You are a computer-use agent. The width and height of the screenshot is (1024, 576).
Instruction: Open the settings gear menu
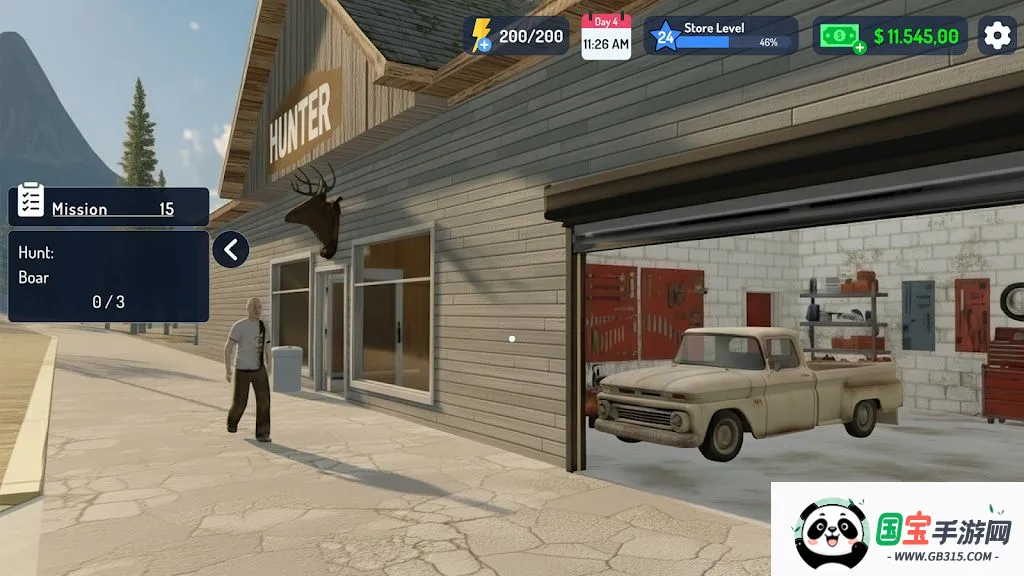coord(996,36)
